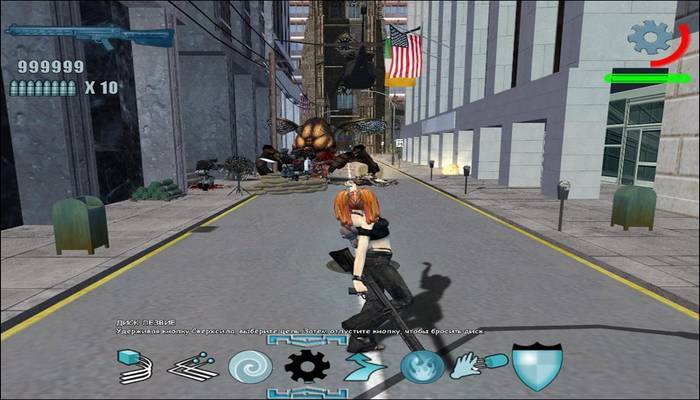Select the hand throwing capsule power
This screenshot has width=700, height=400.
[479, 367]
